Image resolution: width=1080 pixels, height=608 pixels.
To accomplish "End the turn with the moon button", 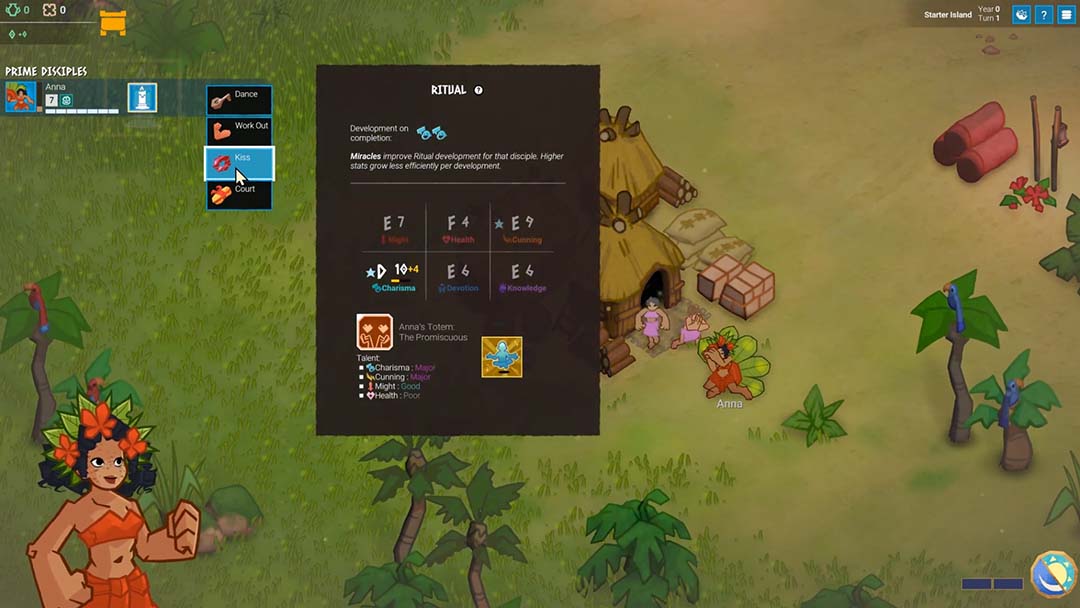I will tap(1053, 577).
